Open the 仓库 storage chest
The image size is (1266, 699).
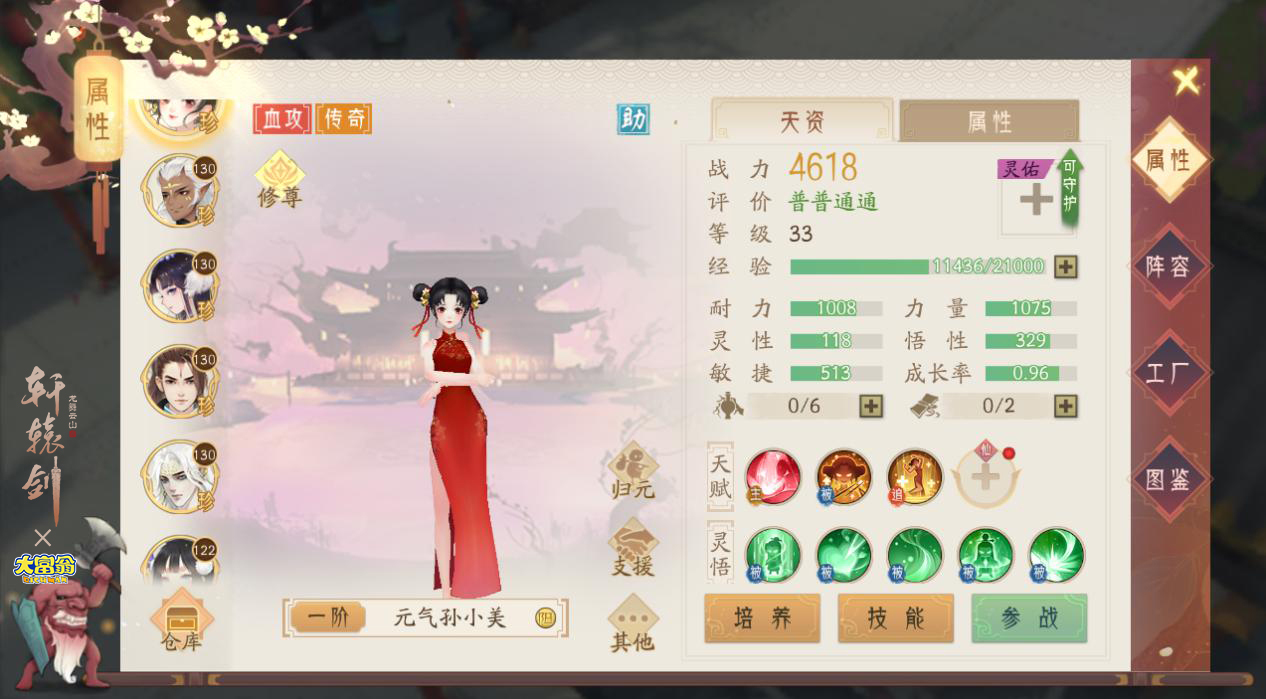(x=181, y=622)
